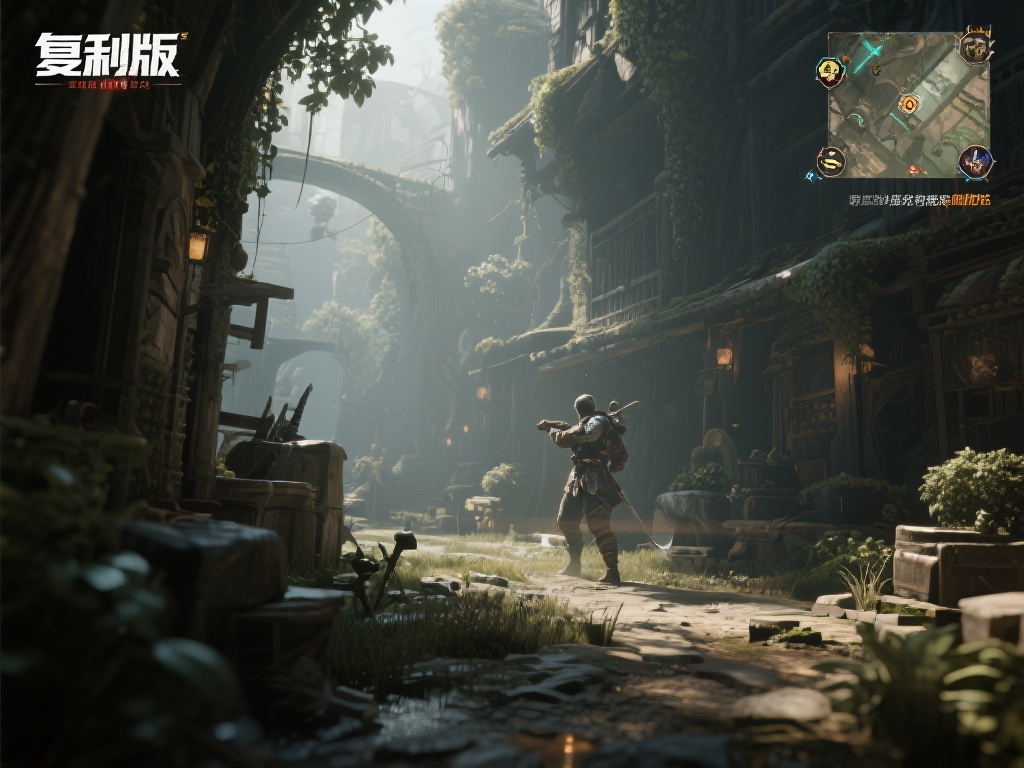The width and height of the screenshot is (1024, 768).
Task: Open the dark round icon with gold stripes
Action: coord(831,160)
